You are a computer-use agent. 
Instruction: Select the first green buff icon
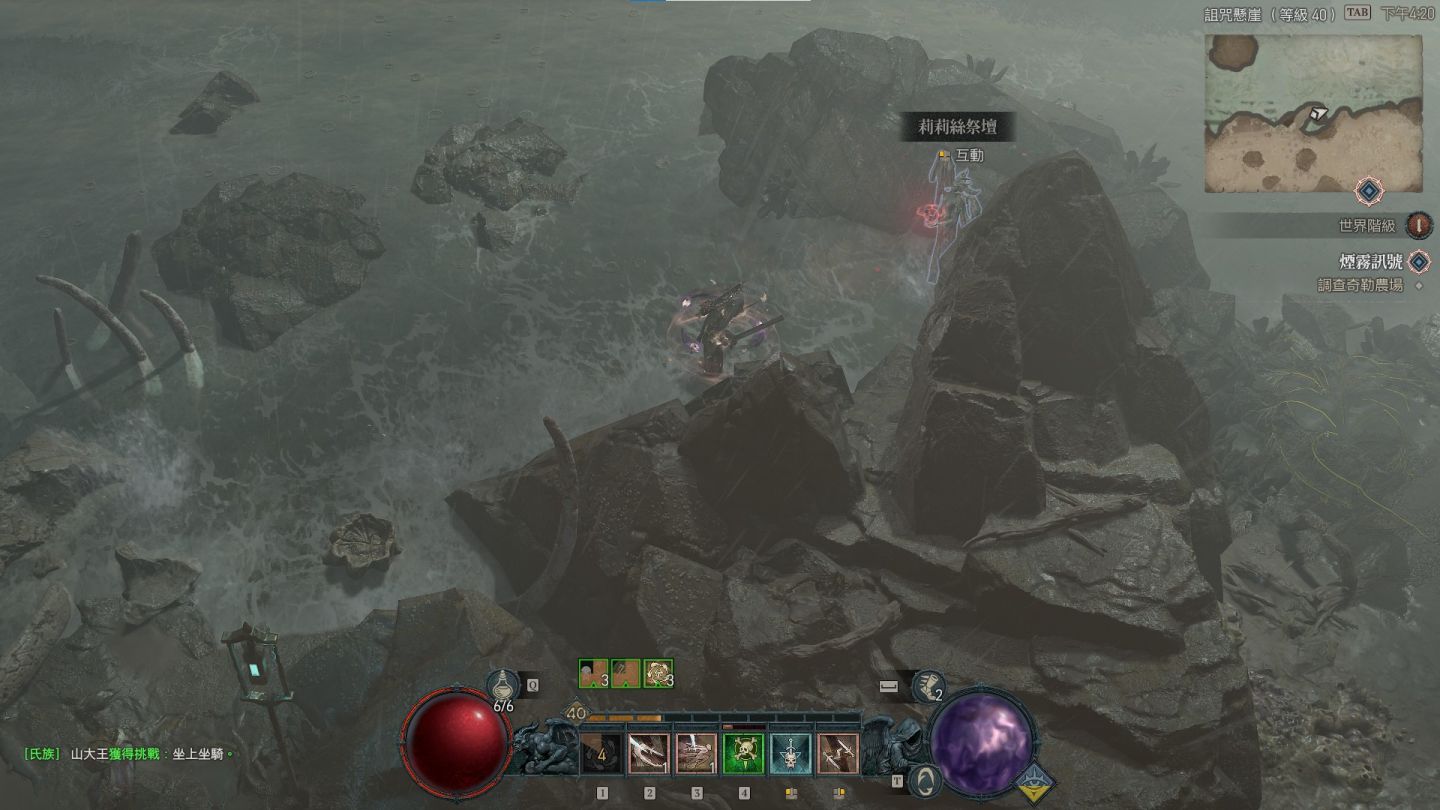tap(593, 674)
